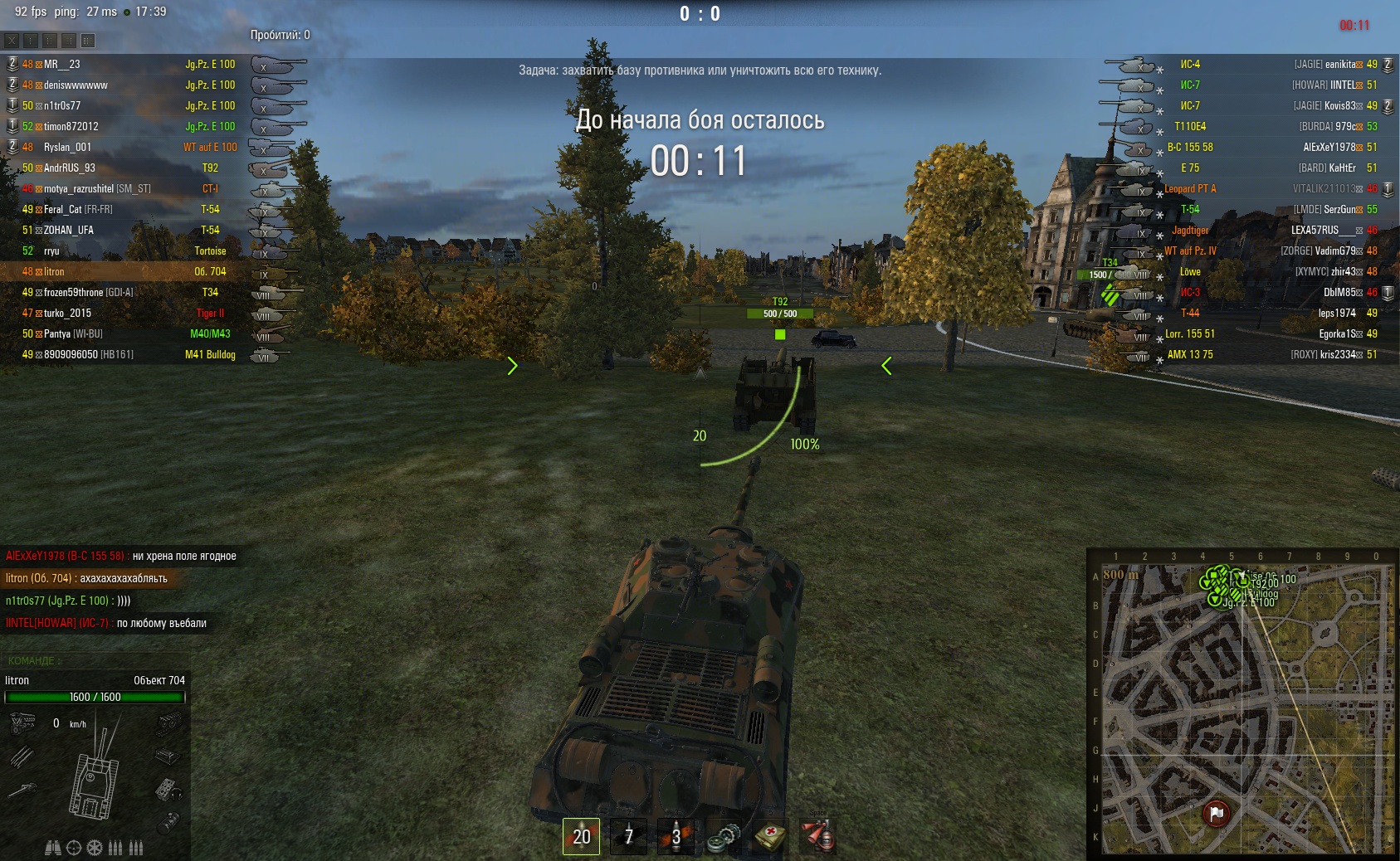Use the fire extinguisher consumable
The height and width of the screenshot is (861, 1400).
(817, 836)
